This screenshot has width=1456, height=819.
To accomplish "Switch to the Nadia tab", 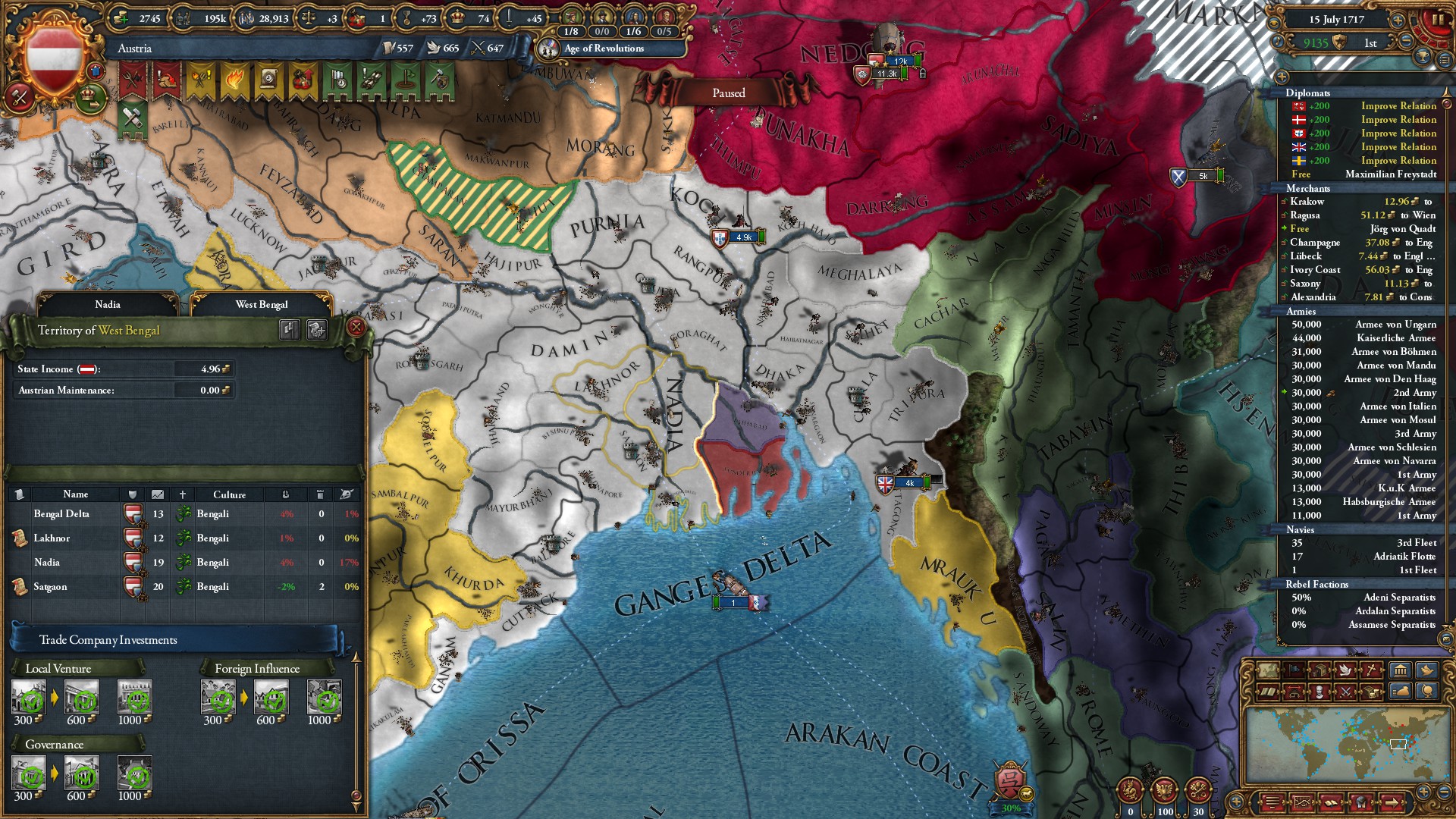I will (x=108, y=304).
